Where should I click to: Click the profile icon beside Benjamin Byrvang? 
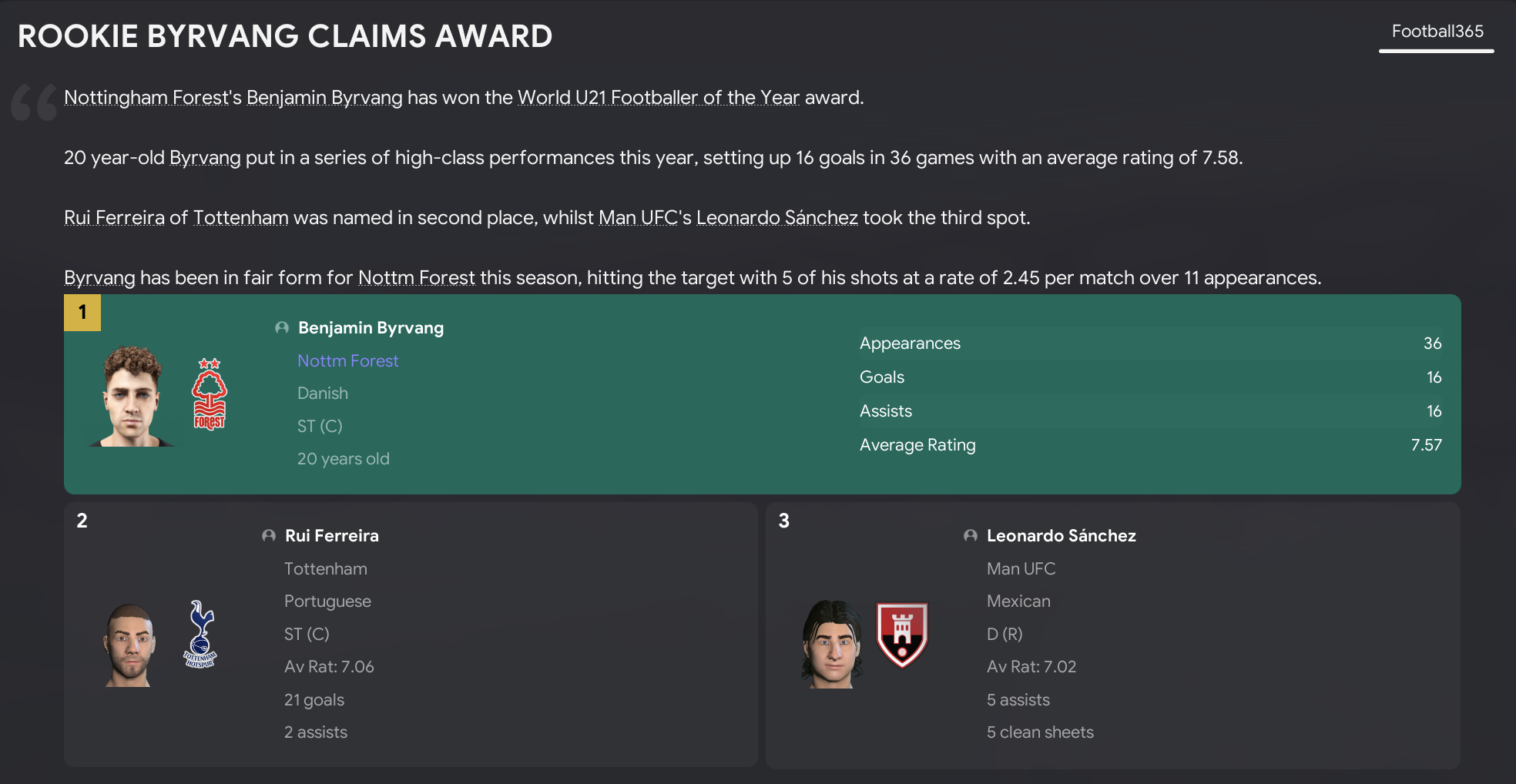[x=281, y=327]
